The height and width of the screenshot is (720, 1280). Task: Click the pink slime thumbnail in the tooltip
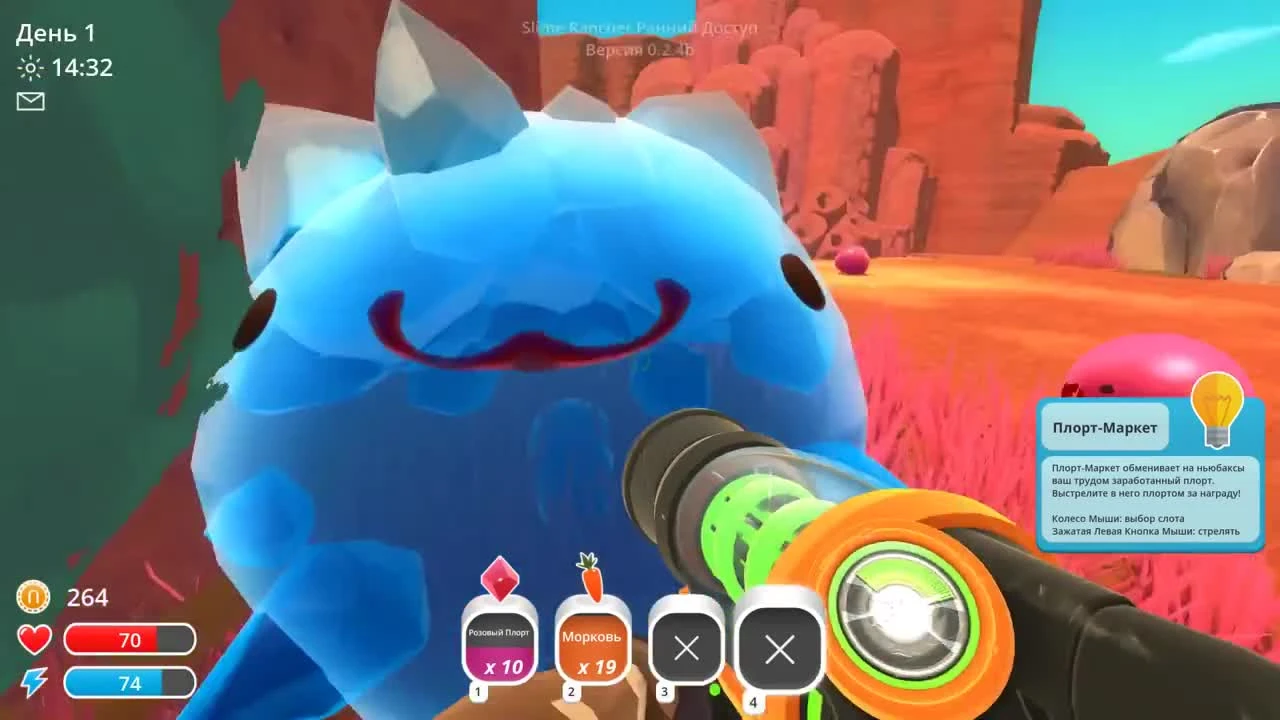[x=1152, y=368]
